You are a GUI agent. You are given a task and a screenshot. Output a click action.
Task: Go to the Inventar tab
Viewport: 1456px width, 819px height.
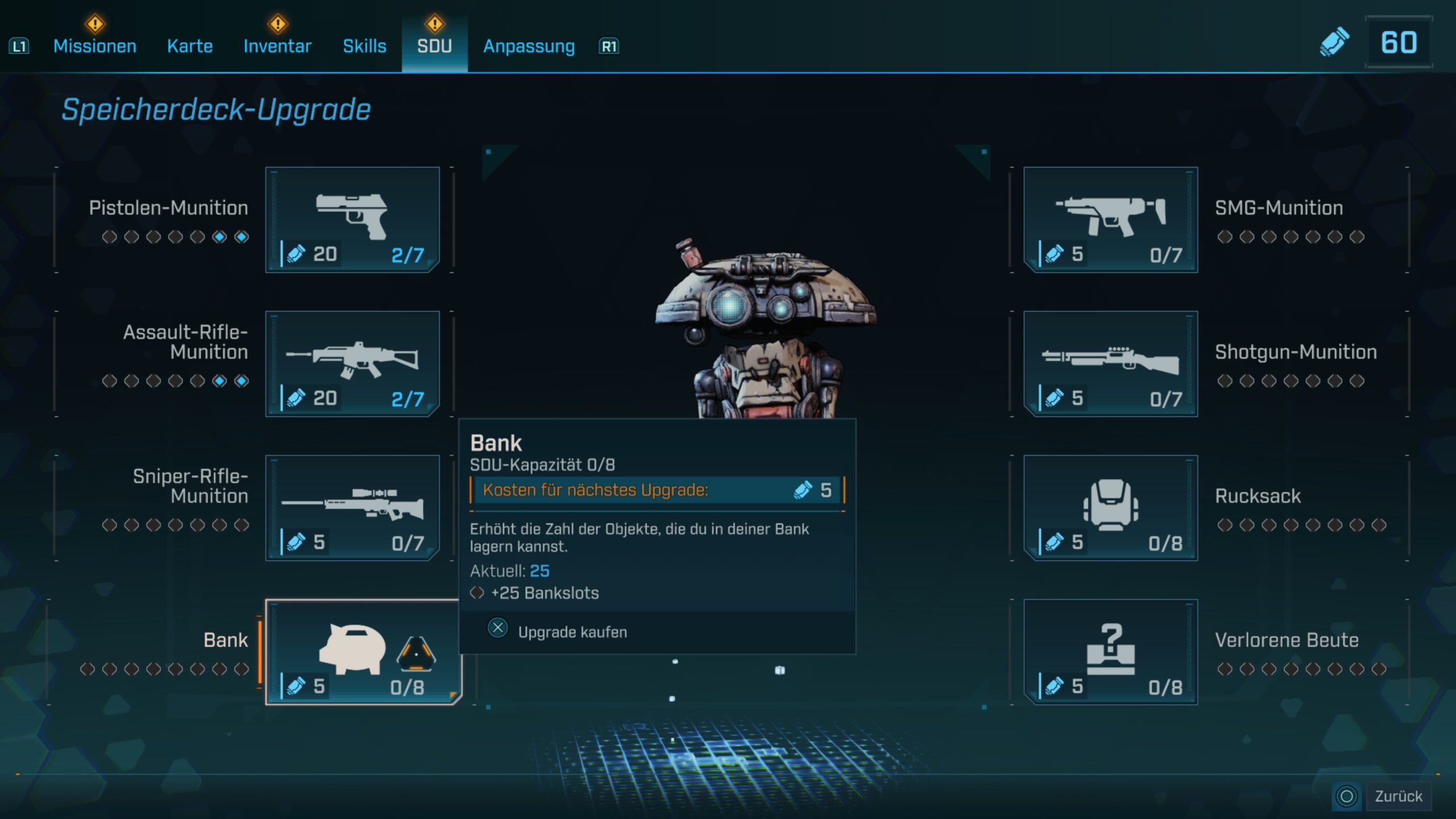[x=278, y=46]
